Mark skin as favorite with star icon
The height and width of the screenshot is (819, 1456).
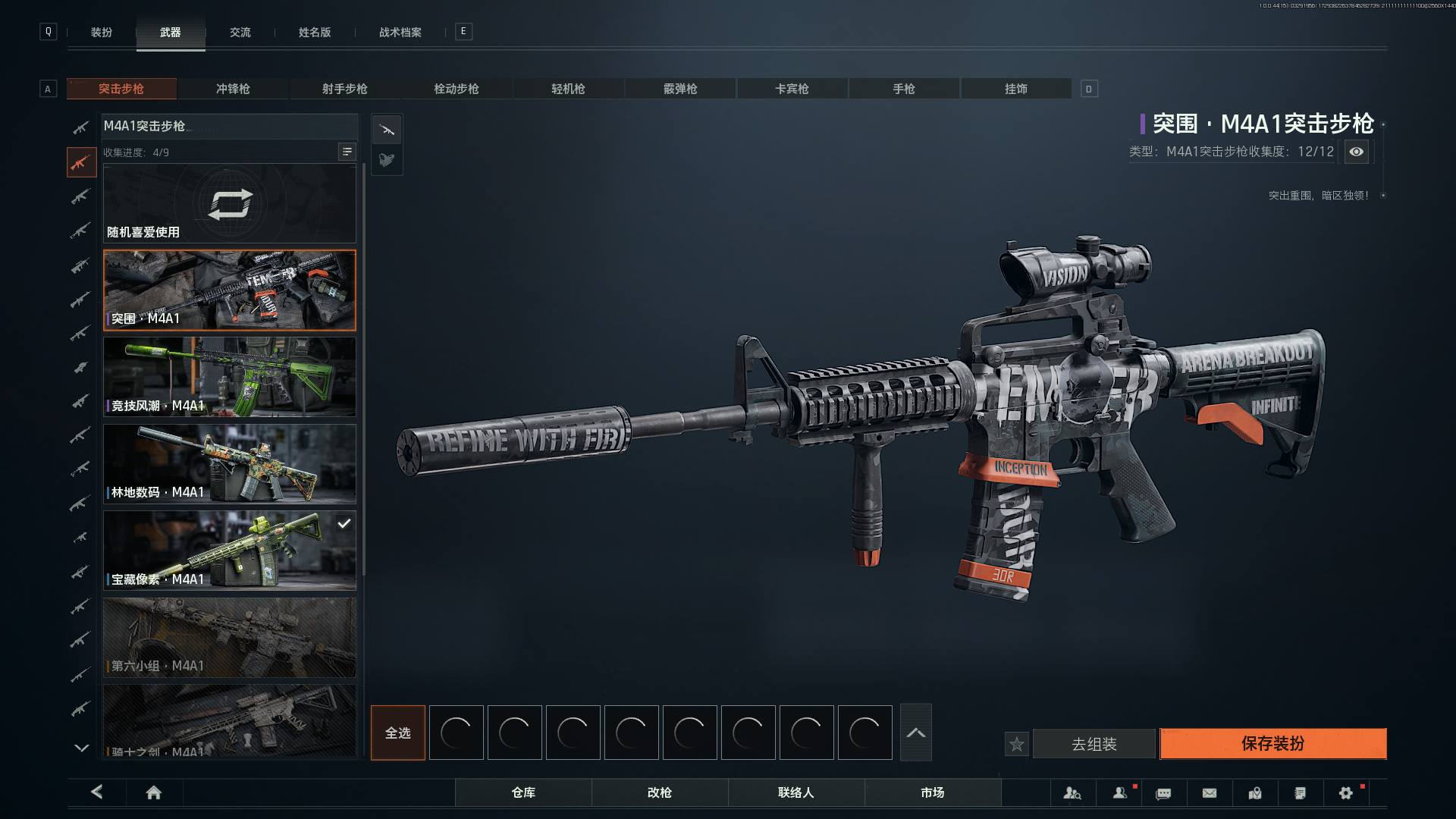1016,745
